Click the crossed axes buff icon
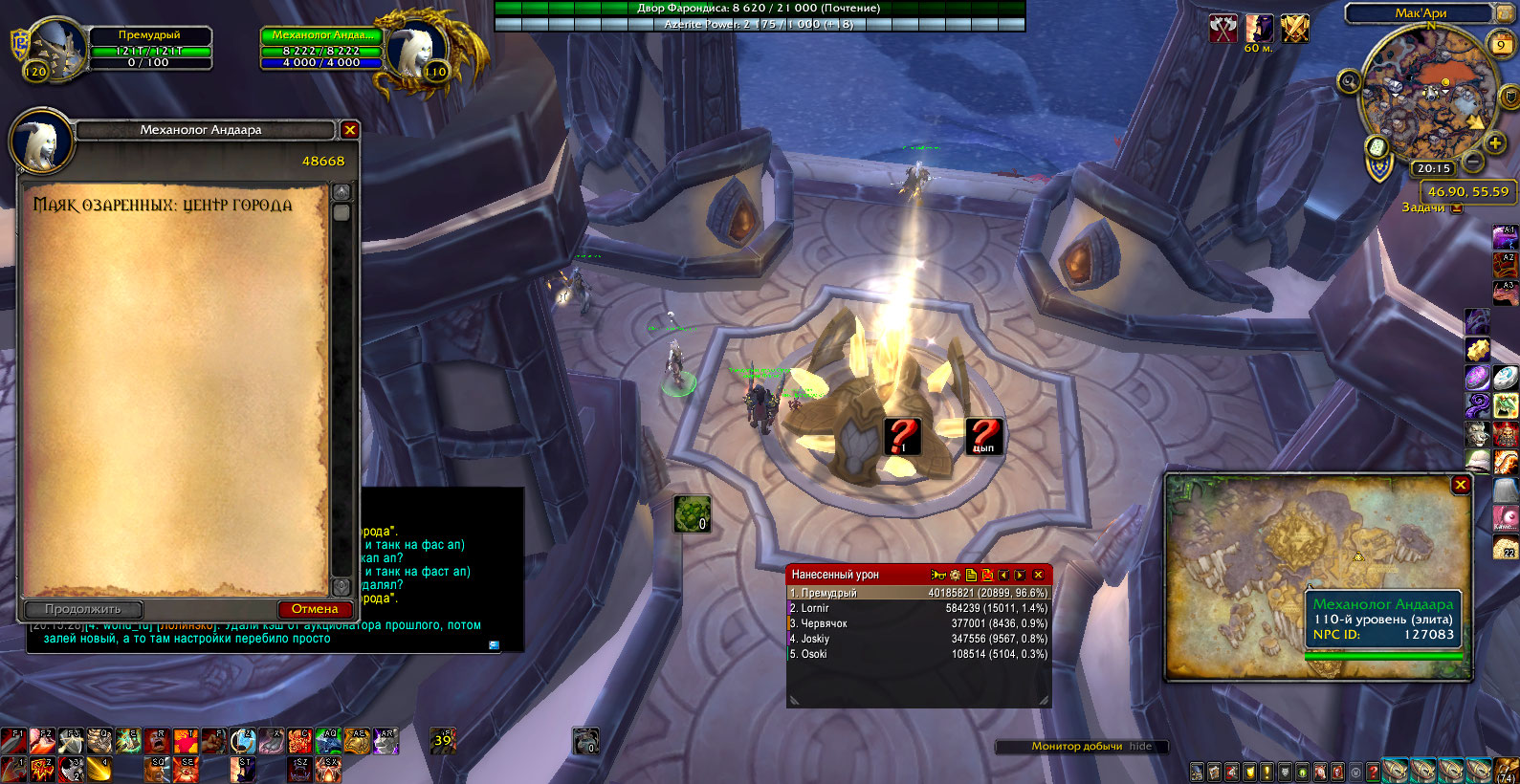 coord(1223,29)
